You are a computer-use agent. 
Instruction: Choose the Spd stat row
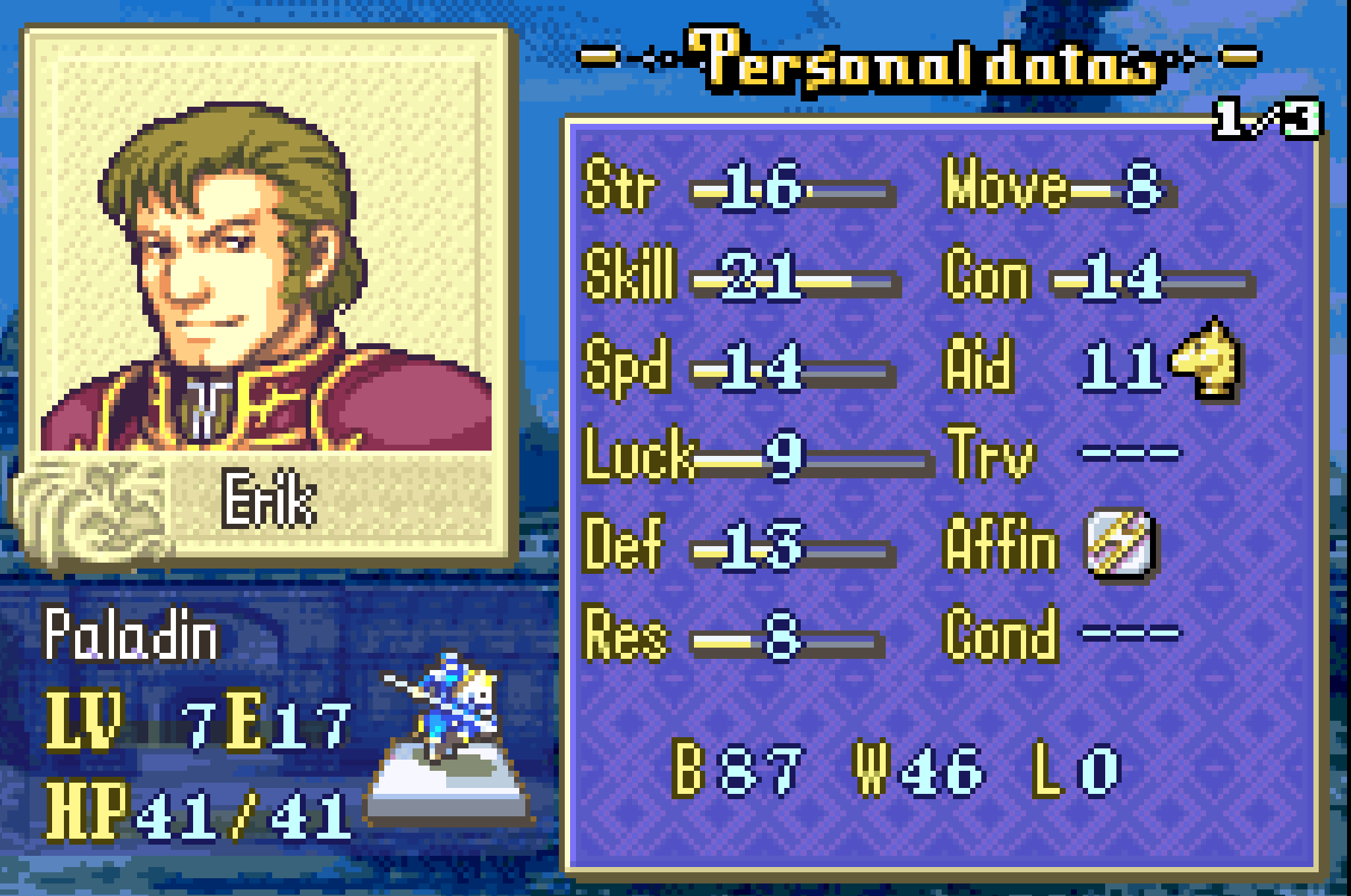pyautogui.click(x=738, y=366)
